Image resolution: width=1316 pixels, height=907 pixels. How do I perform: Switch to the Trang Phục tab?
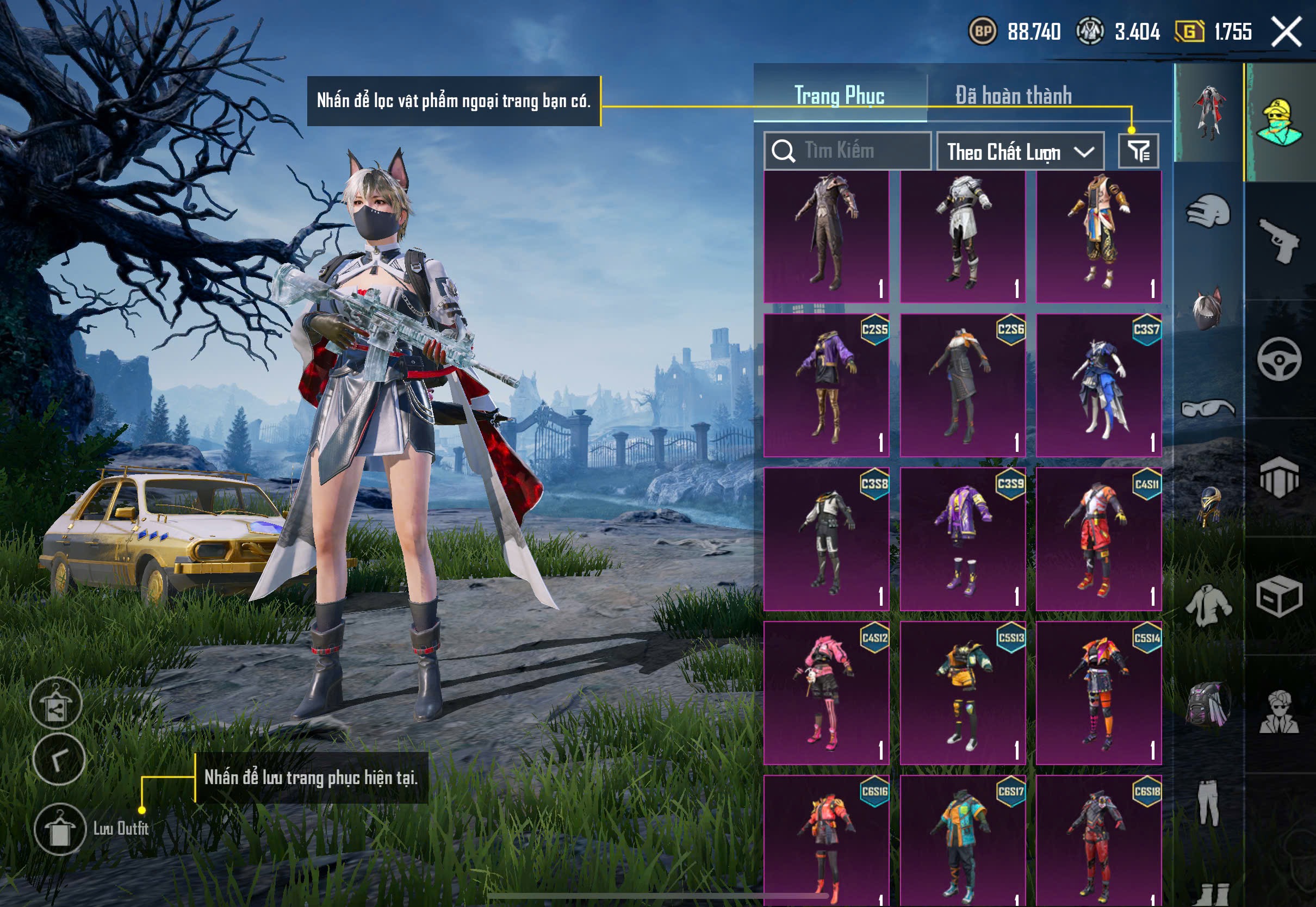(x=839, y=95)
